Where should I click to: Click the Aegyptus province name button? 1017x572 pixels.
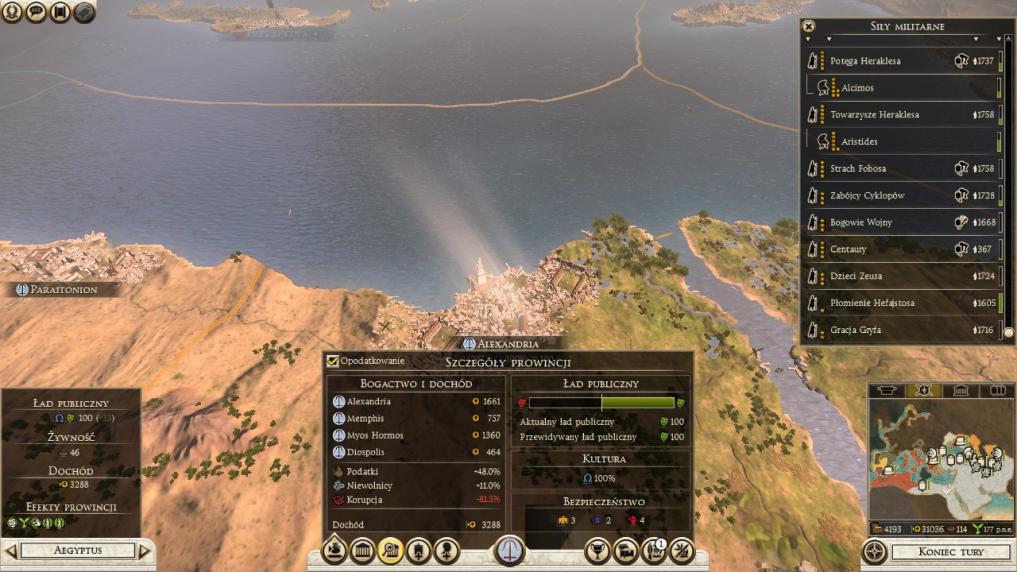click(77, 551)
